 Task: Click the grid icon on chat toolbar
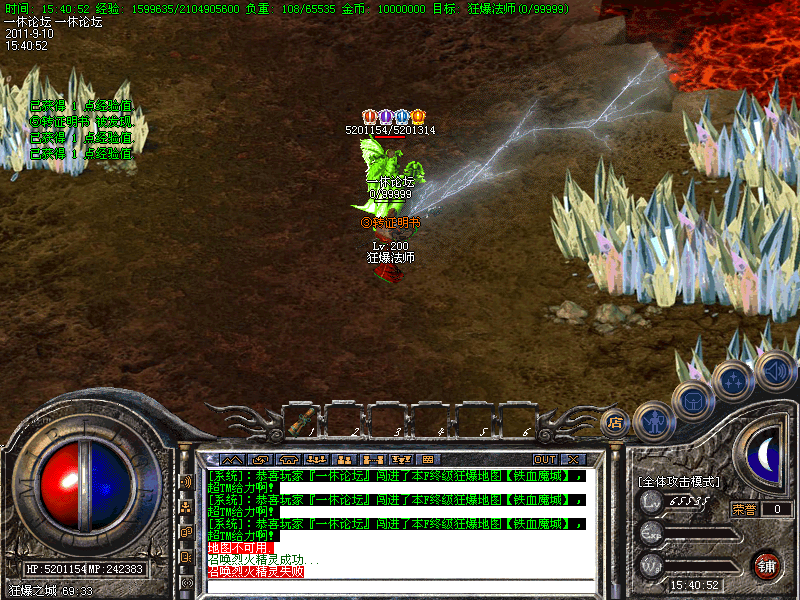click(x=428, y=459)
